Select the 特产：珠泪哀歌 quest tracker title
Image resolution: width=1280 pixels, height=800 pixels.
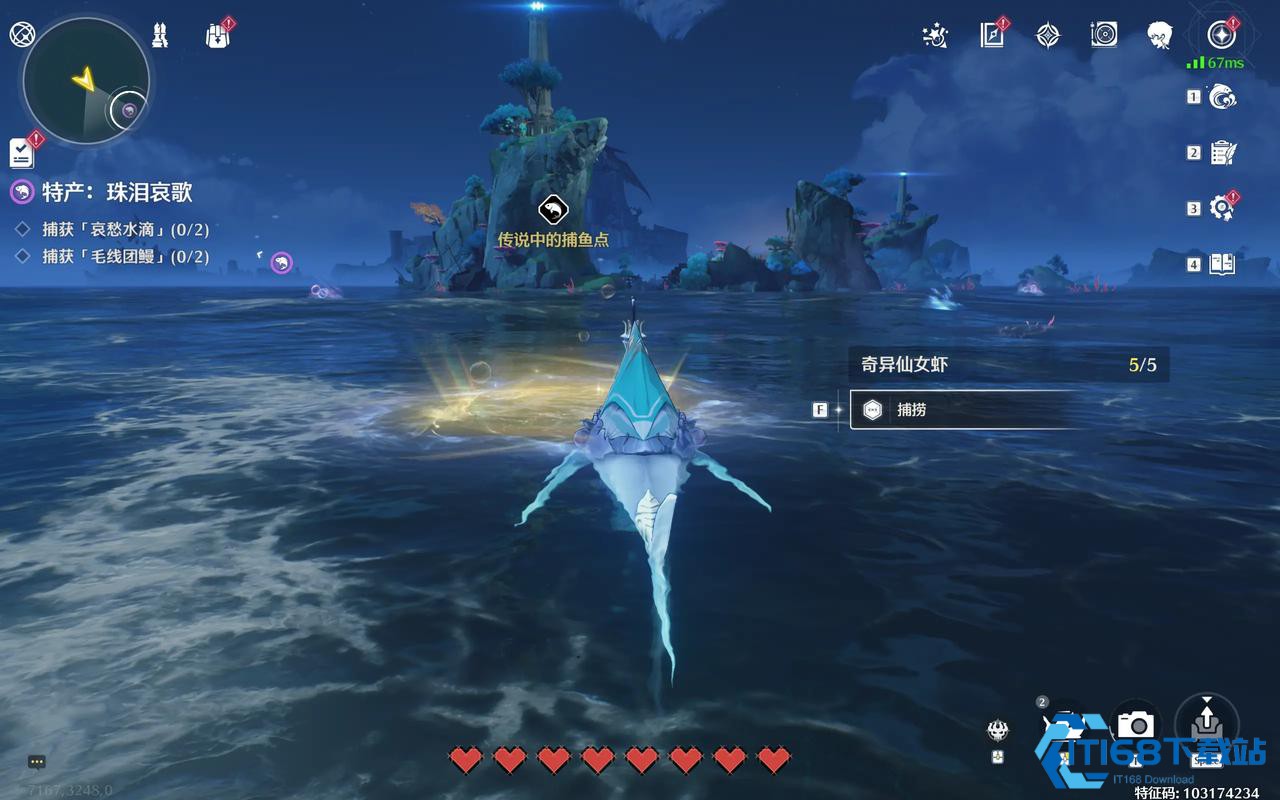116,192
